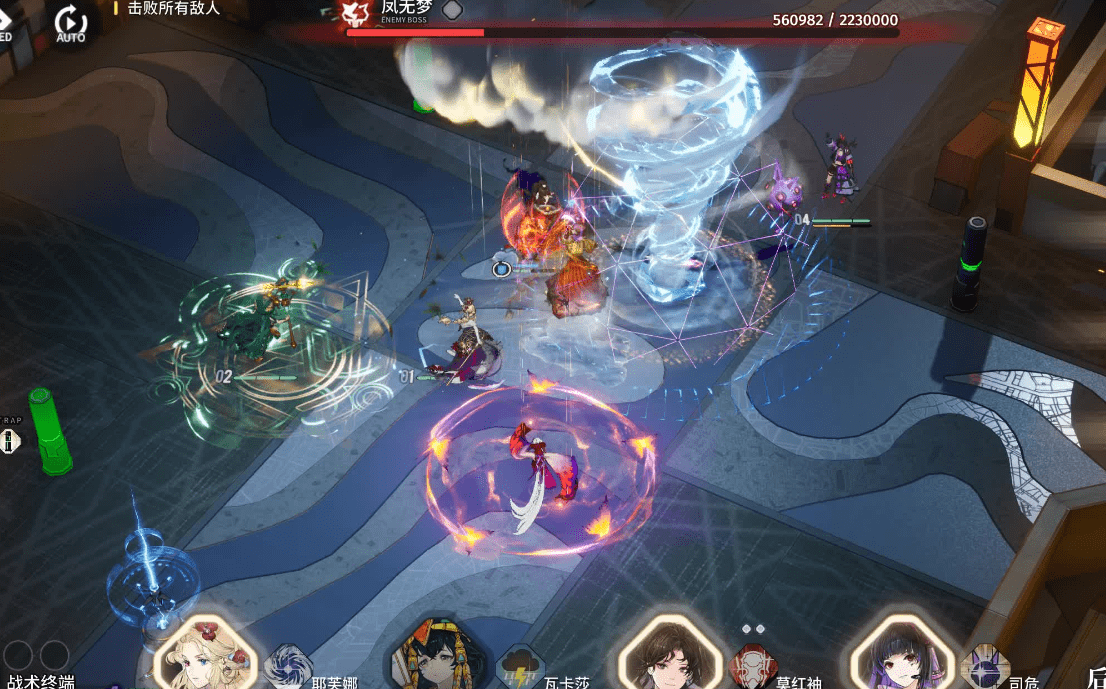The width and height of the screenshot is (1106, 689).
Task: Select the TRAP device icon
Action: click(11, 440)
